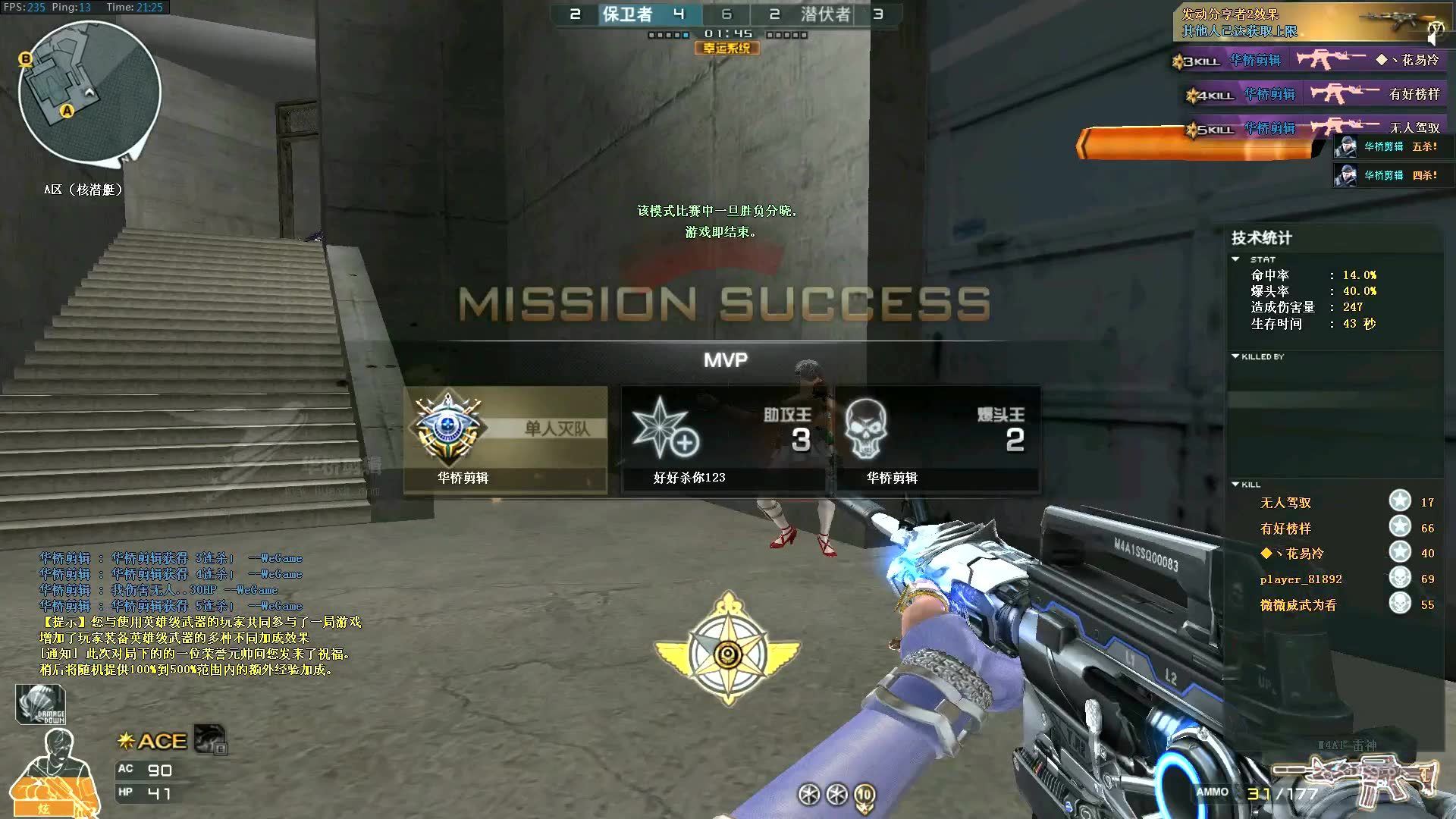Select 无人驾驭 in the kill list
This screenshot has width=1456, height=819.
coord(1285,503)
